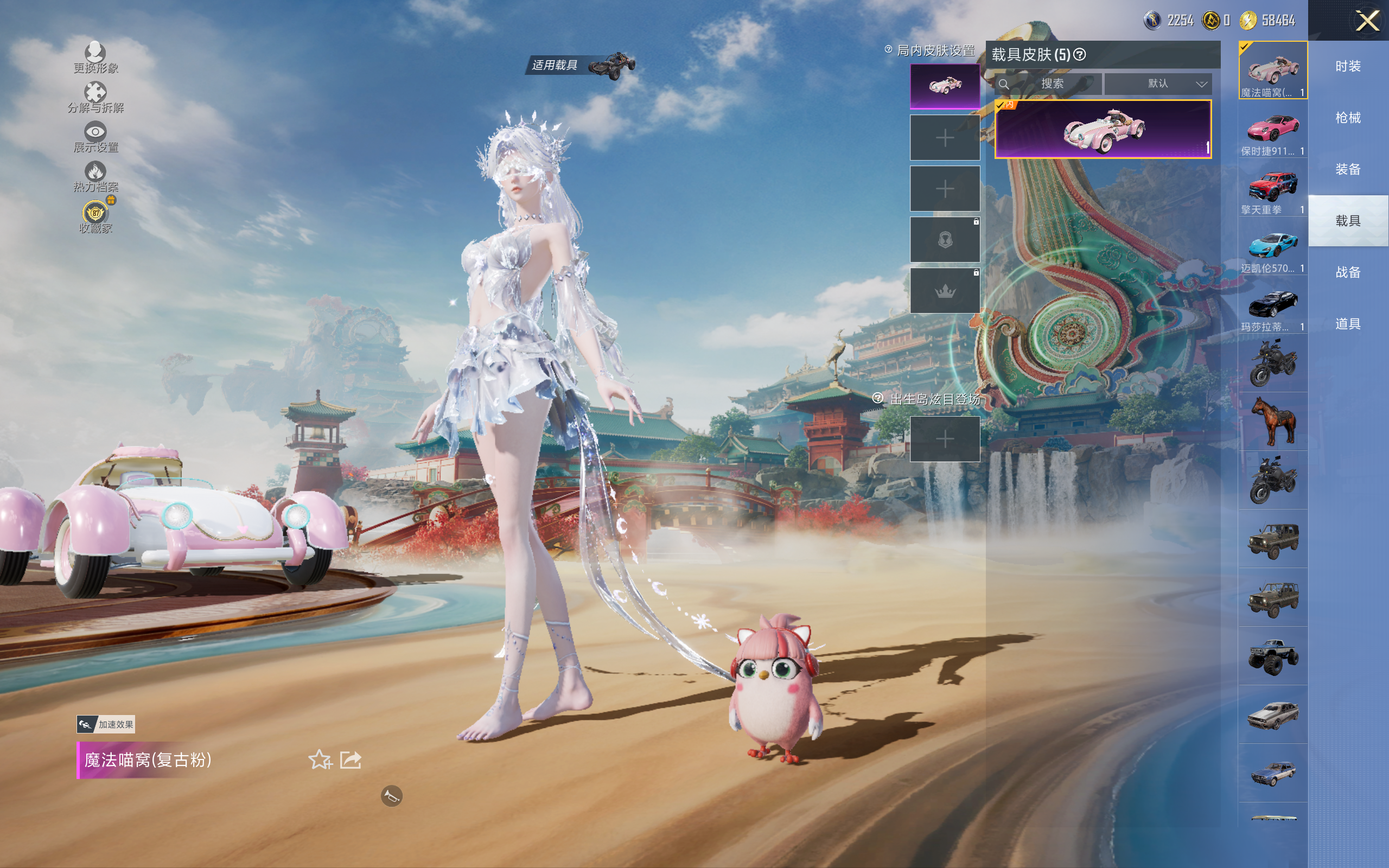Open the 道具 tab
Viewport: 1389px width, 868px height.
pos(1348,324)
